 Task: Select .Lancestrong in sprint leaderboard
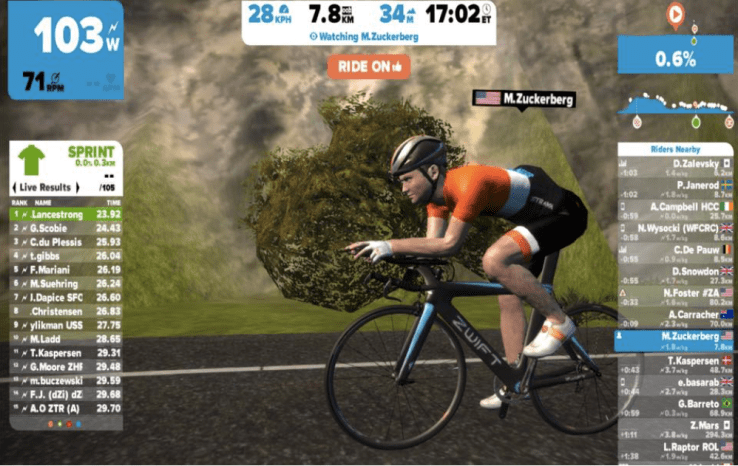65,214
